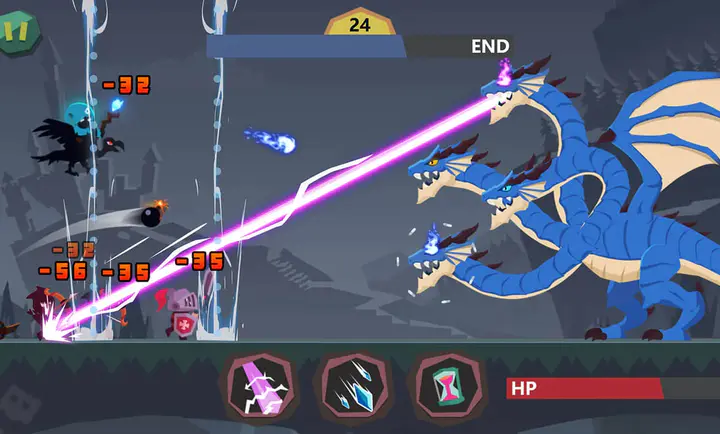Viewport: 720px width, 434px height.
Task: Cast the blue crystal shards ability
Action: point(351,385)
